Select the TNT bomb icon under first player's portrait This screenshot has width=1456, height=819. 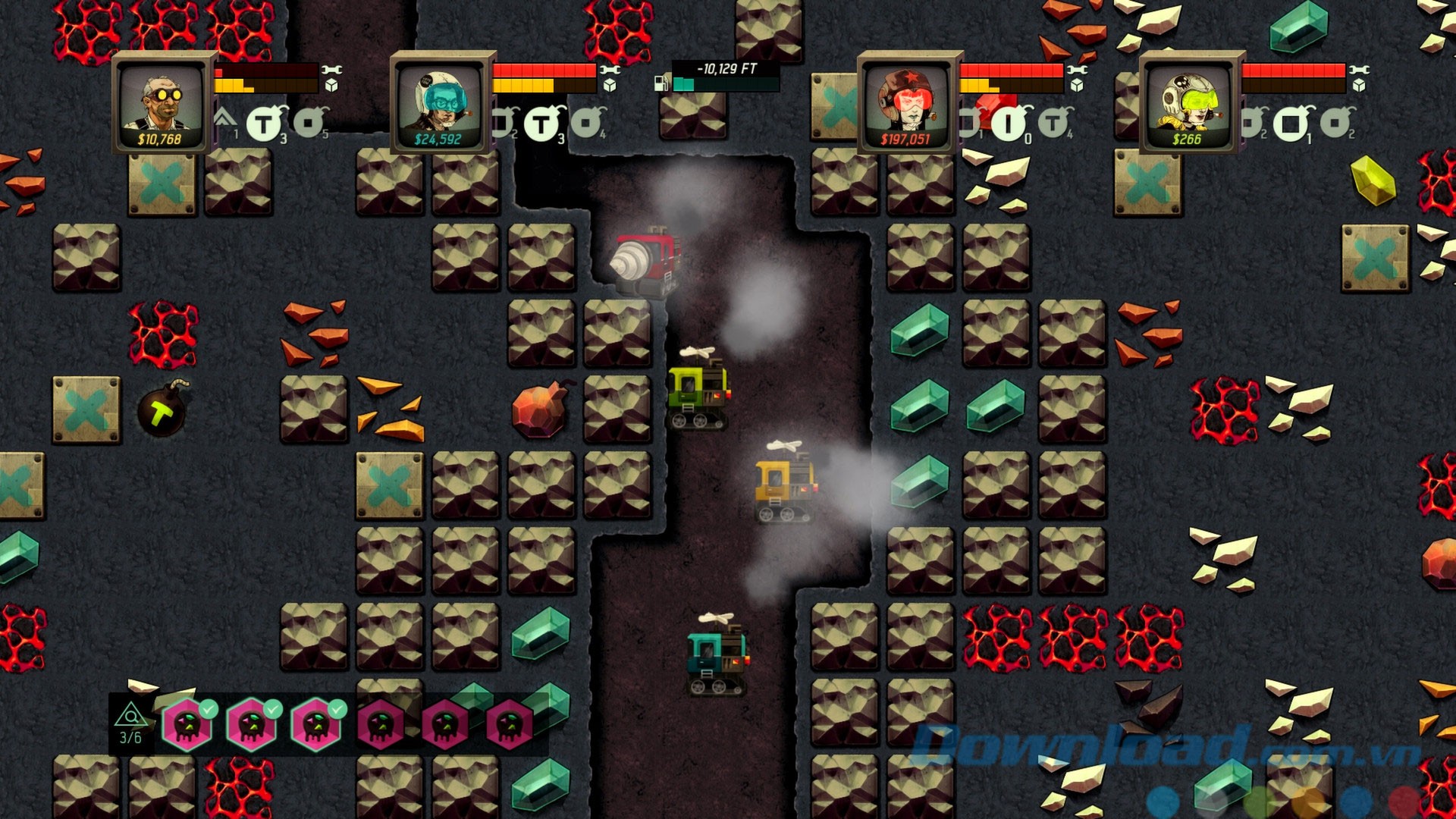(x=263, y=124)
